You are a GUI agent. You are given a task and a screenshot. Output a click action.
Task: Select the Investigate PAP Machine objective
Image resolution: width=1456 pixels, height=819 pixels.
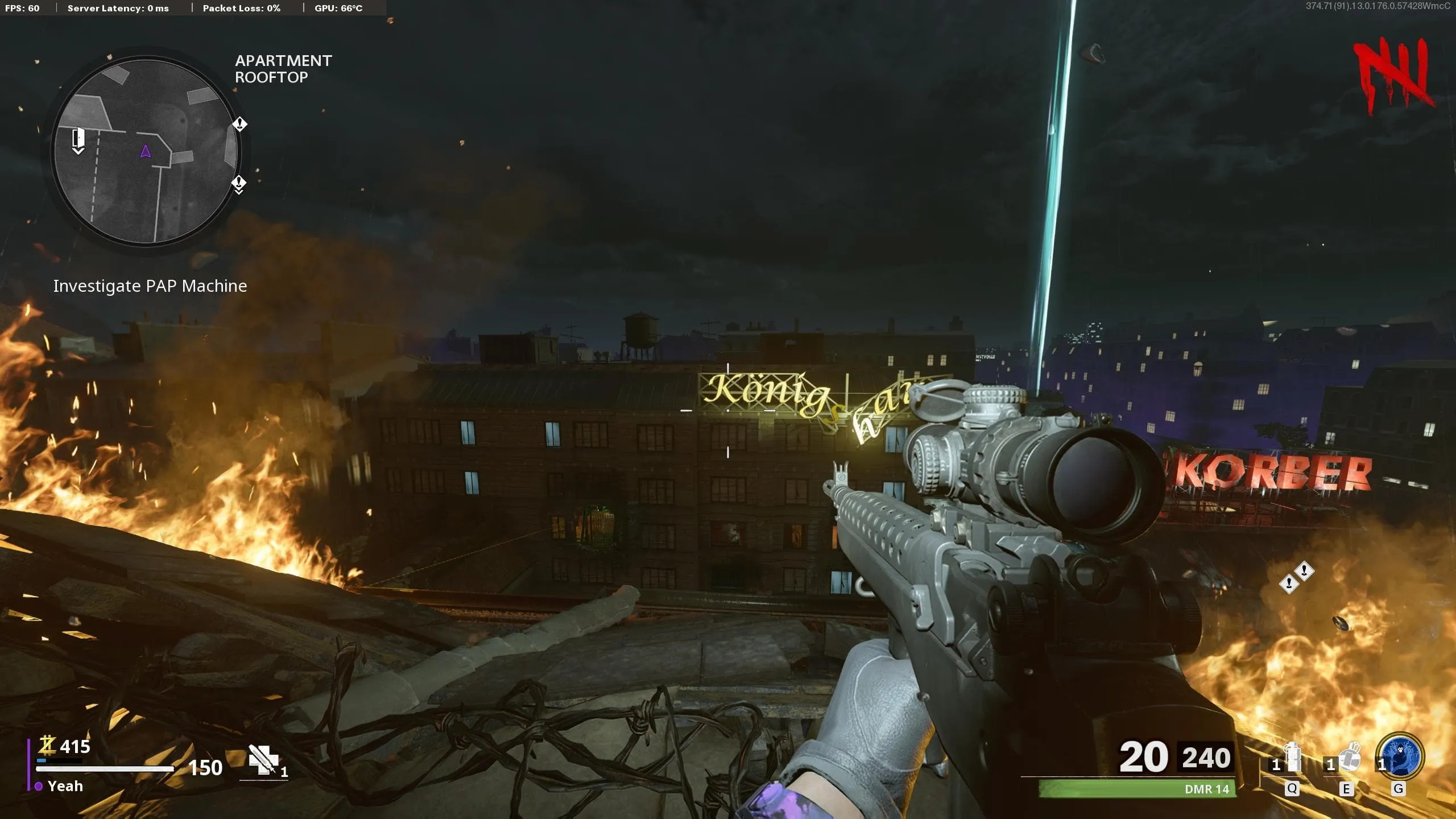[150, 286]
